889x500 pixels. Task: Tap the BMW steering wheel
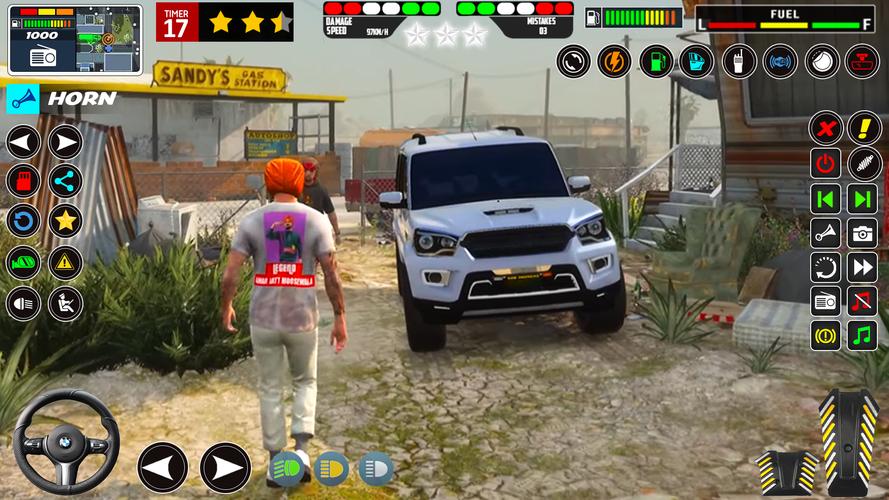(x=65, y=440)
